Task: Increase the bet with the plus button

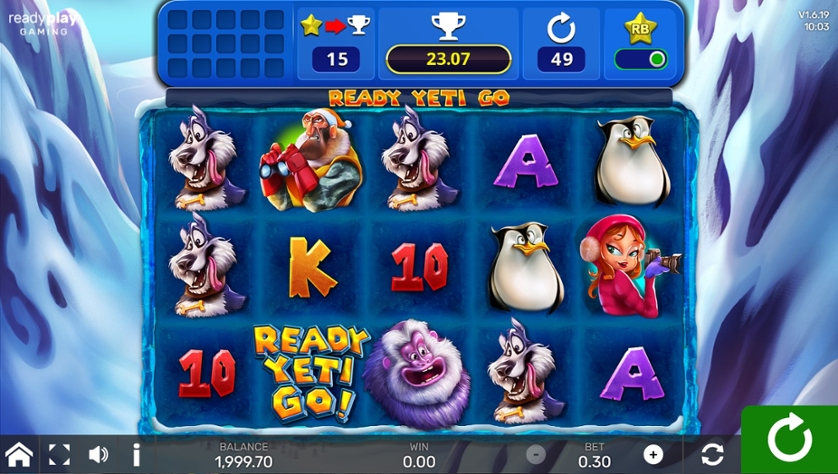Action: (653, 455)
